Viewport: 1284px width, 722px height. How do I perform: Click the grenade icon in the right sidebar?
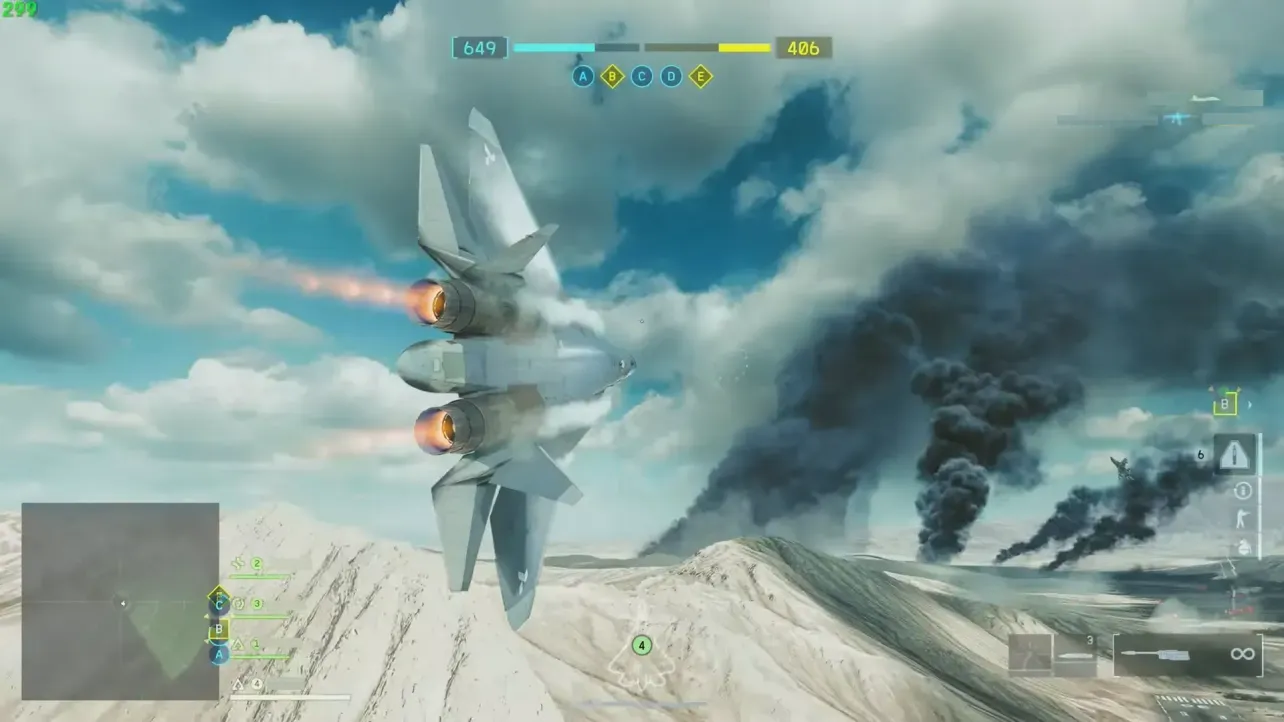1242,547
